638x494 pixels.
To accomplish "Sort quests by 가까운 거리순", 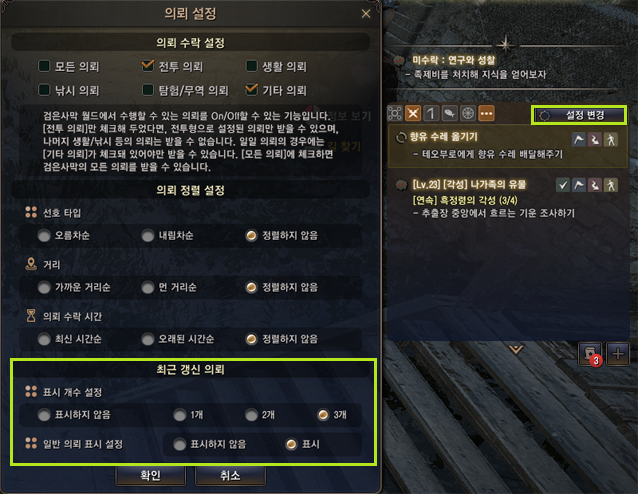I will coord(44,287).
